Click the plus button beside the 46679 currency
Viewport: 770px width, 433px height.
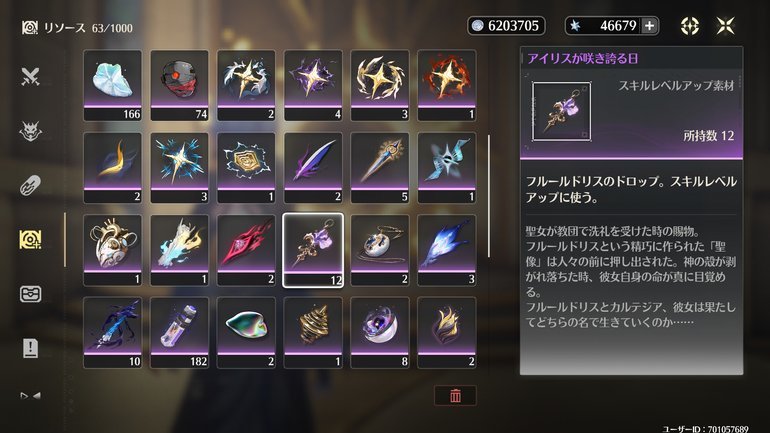[649, 26]
